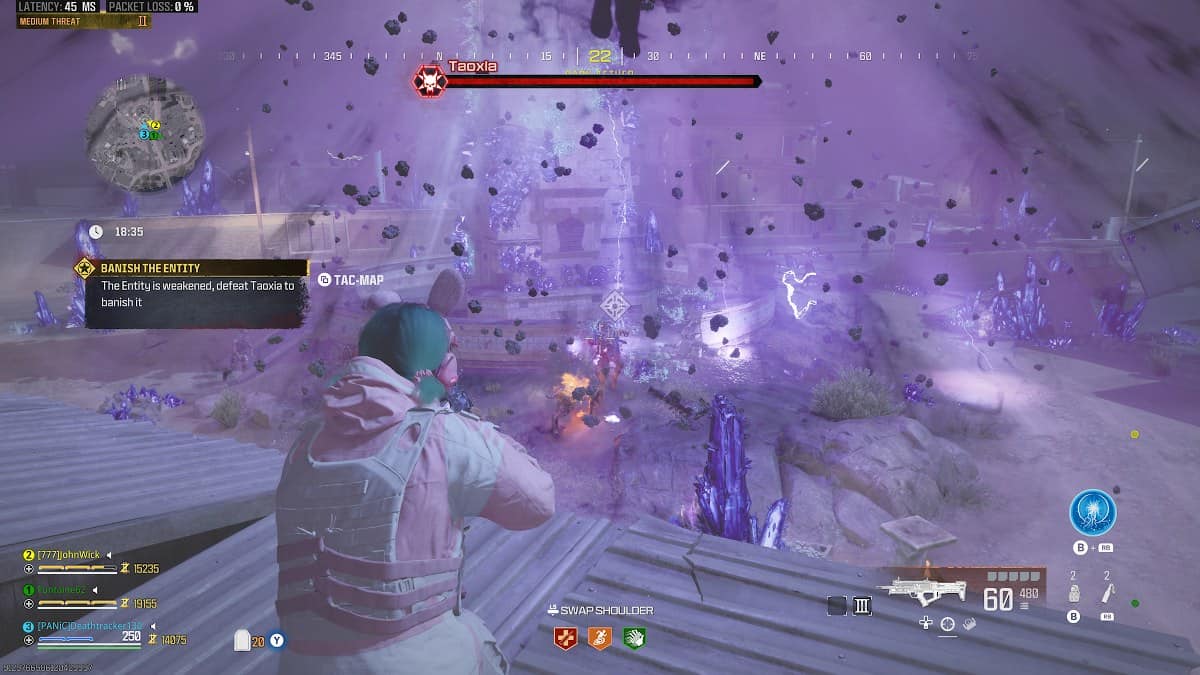Viewport: 1200px width, 675px height.
Task: Click the Taoxia boss skull icon
Action: (x=430, y=82)
